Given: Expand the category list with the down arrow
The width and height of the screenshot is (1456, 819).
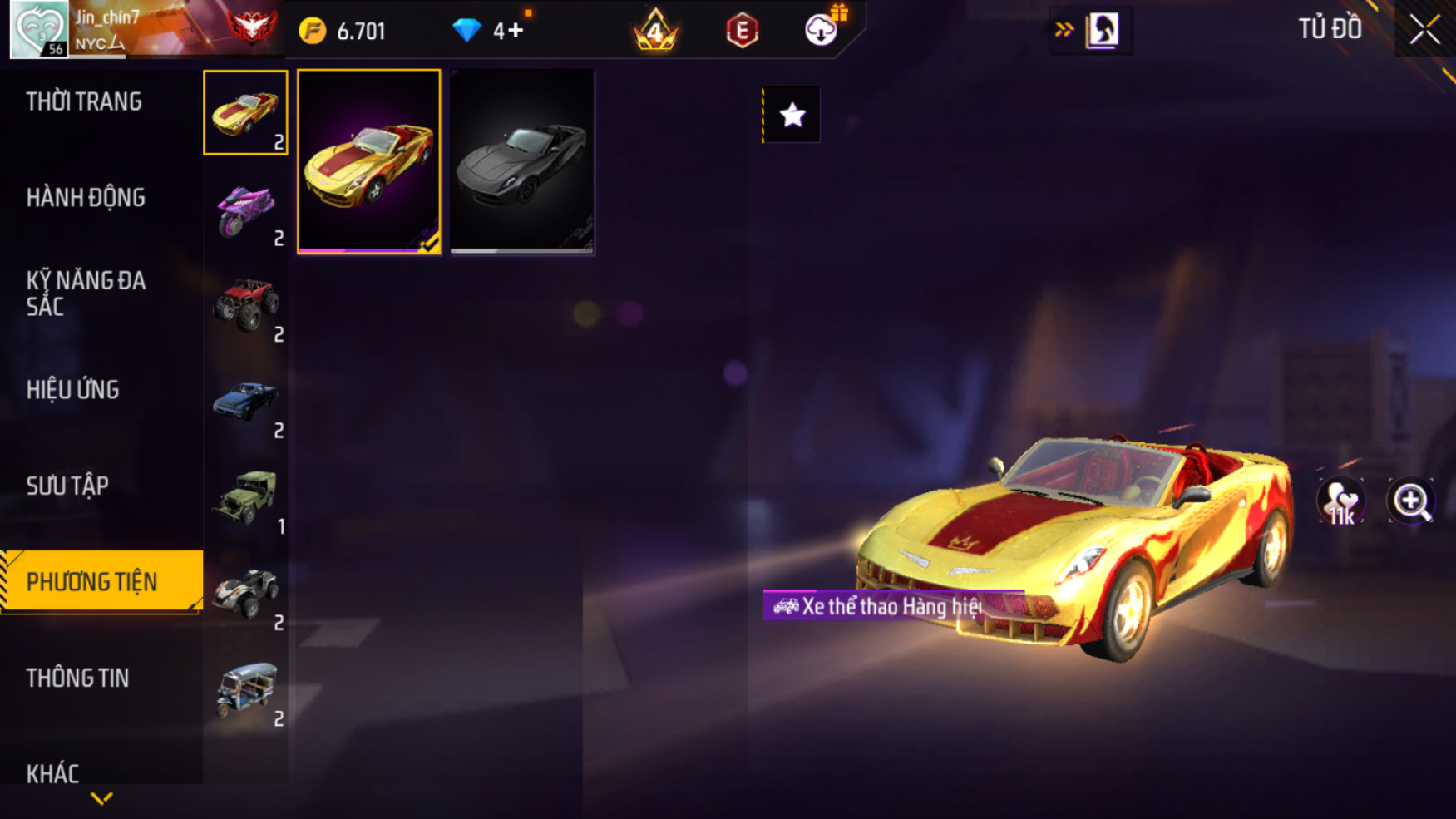Looking at the screenshot, I should (101, 799).
